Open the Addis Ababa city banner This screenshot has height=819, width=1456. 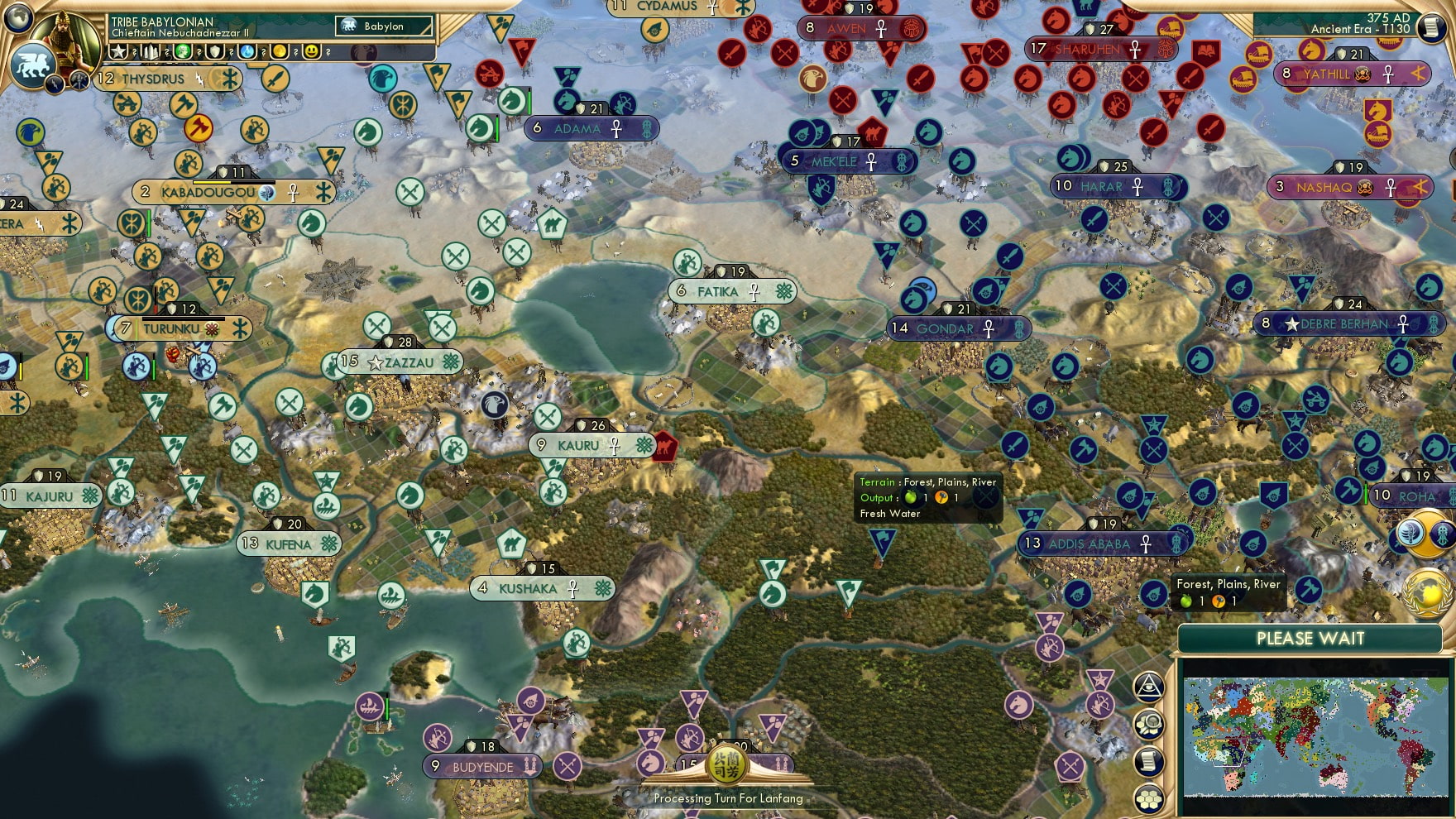click(1092, 544)
